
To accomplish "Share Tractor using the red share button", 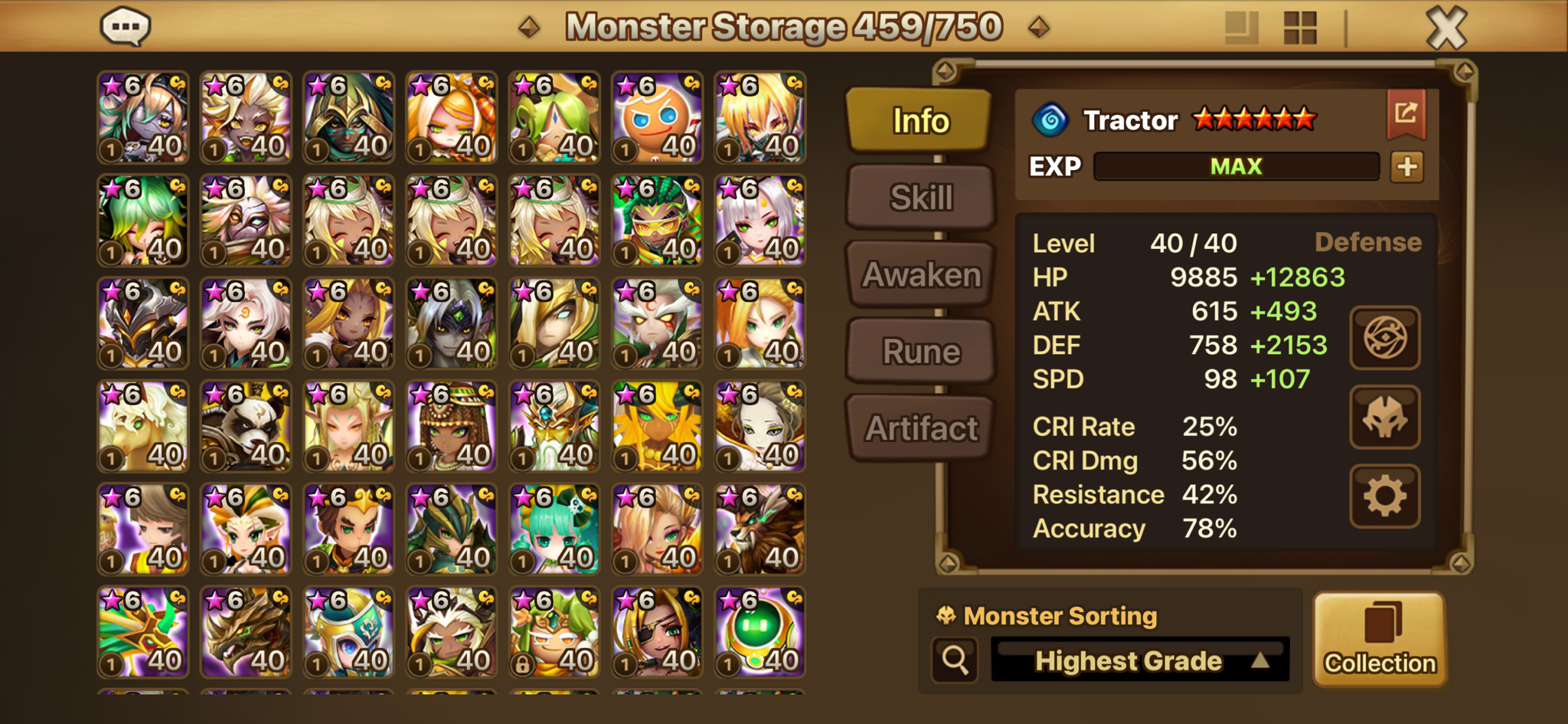I will pyautogui.click(x=1406, y=114).
